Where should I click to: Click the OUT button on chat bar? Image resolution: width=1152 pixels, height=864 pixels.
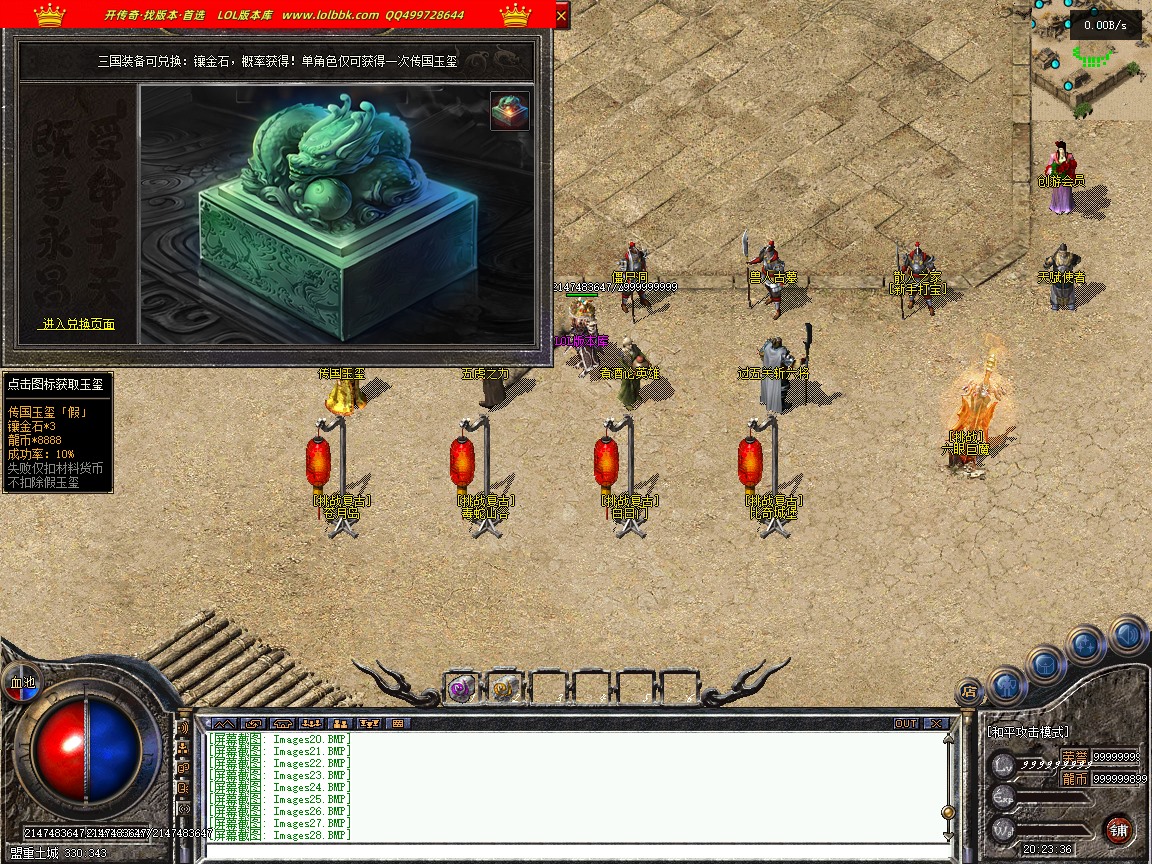[x=906, y=723]
